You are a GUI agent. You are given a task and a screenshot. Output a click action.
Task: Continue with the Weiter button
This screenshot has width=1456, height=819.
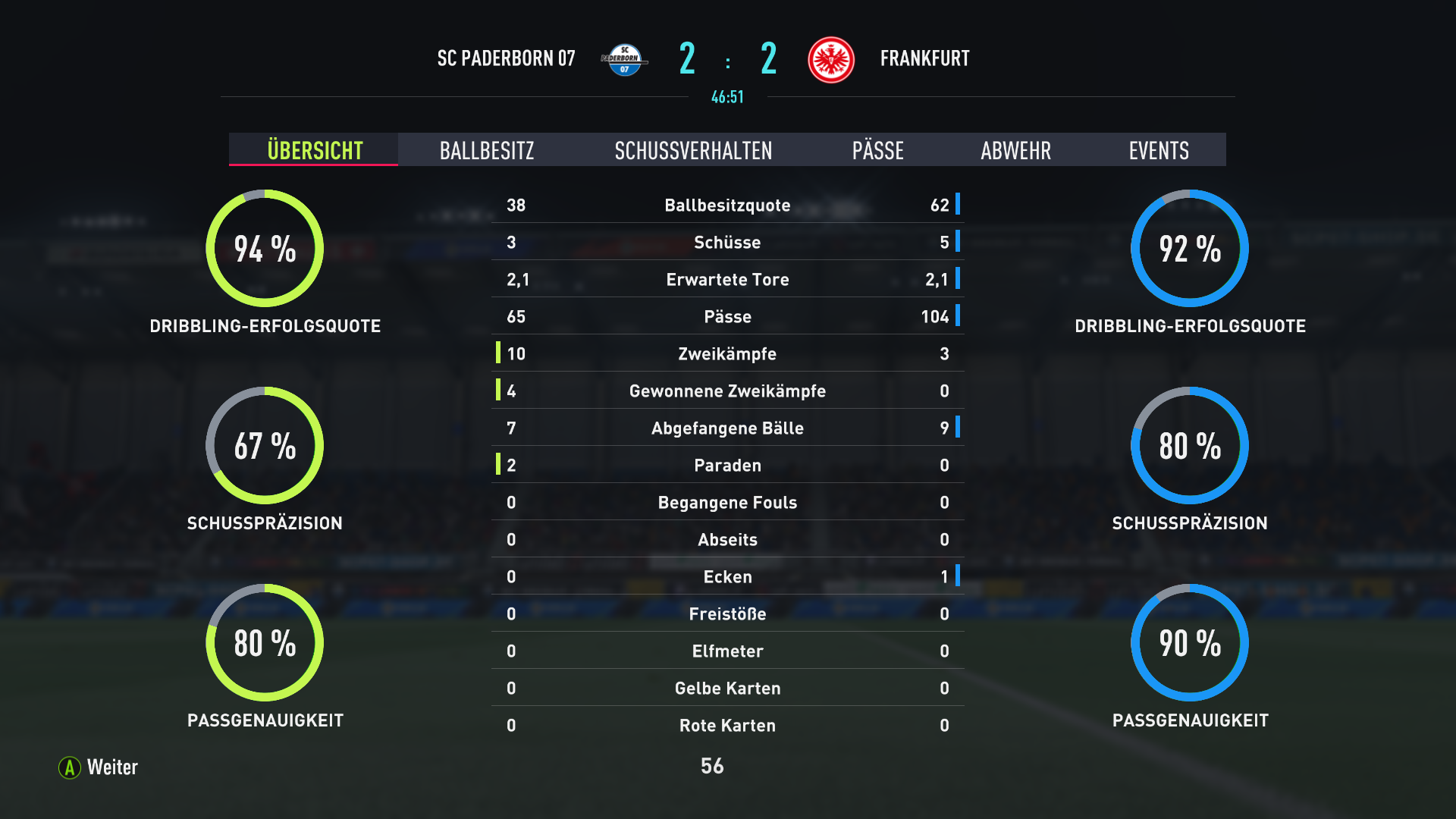click(x=99, y=767)
